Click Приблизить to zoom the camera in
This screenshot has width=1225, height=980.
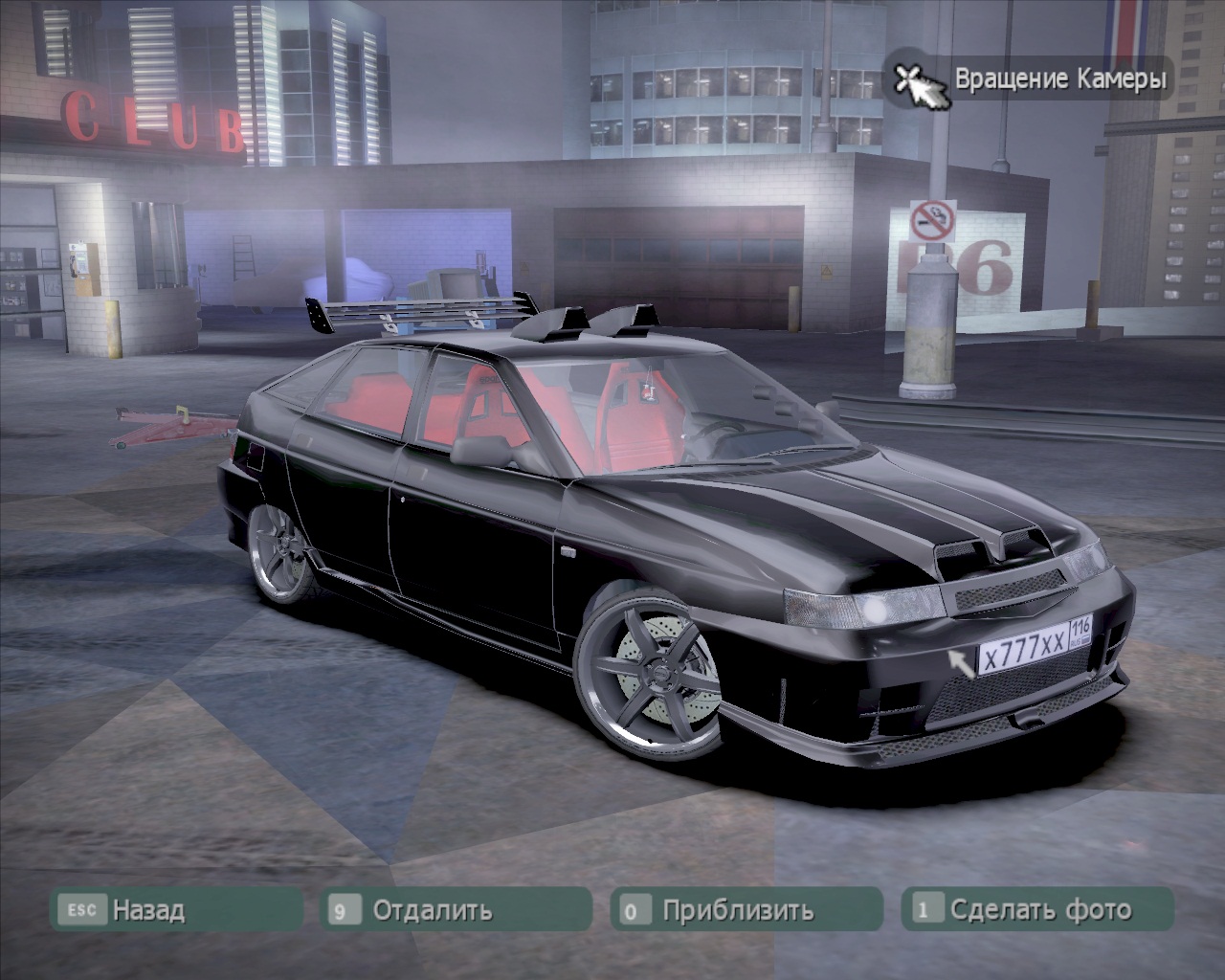click(737, 910)
